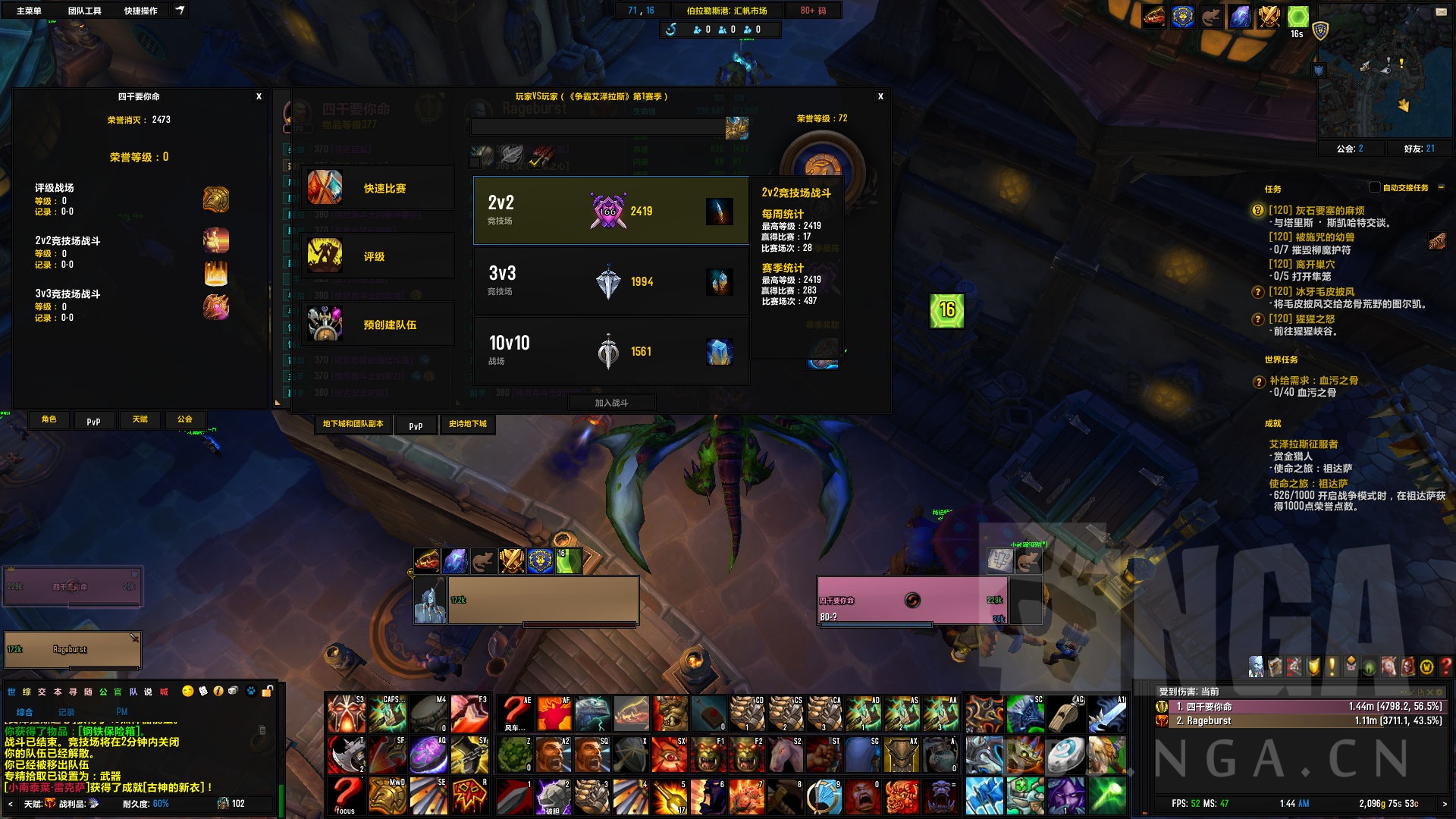Switch to the 公会 guild tab
1456x819 pixels.
point(185,419)
